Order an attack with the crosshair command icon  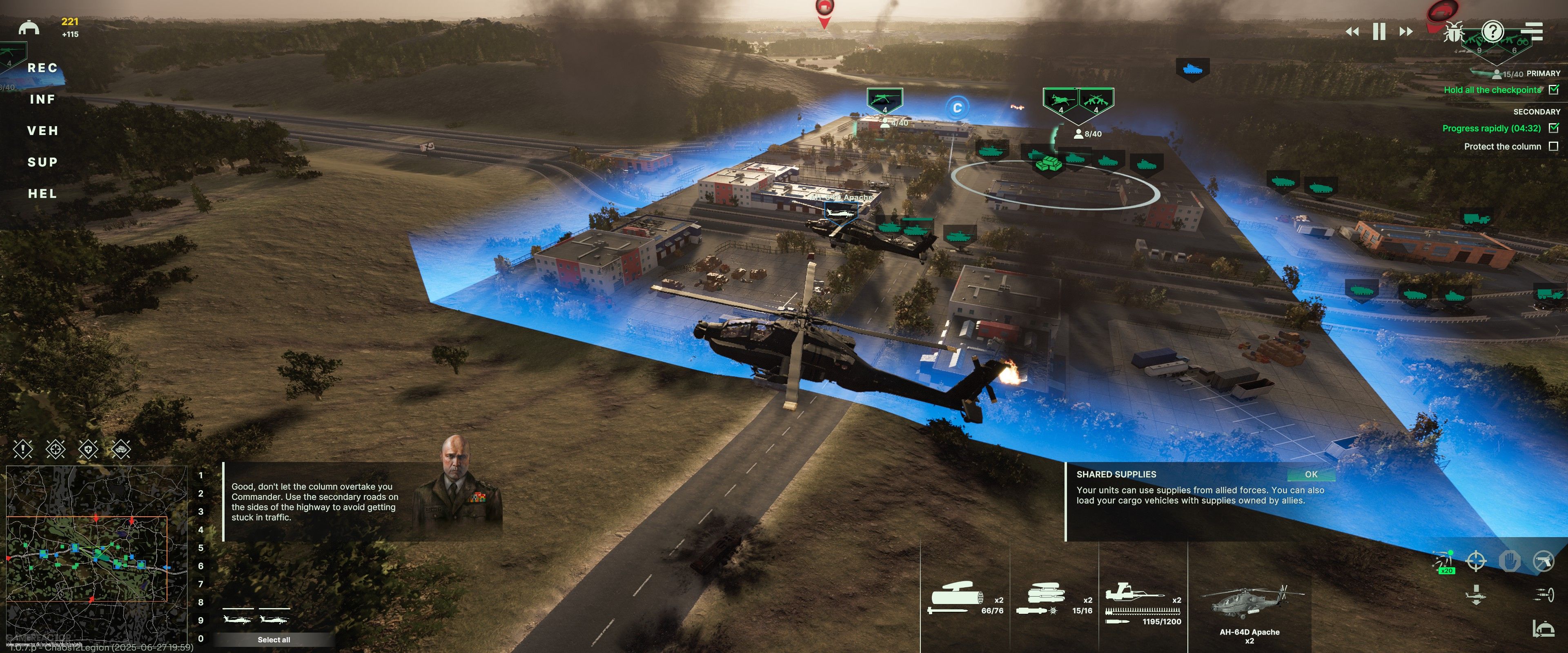tap(1477, 560)
